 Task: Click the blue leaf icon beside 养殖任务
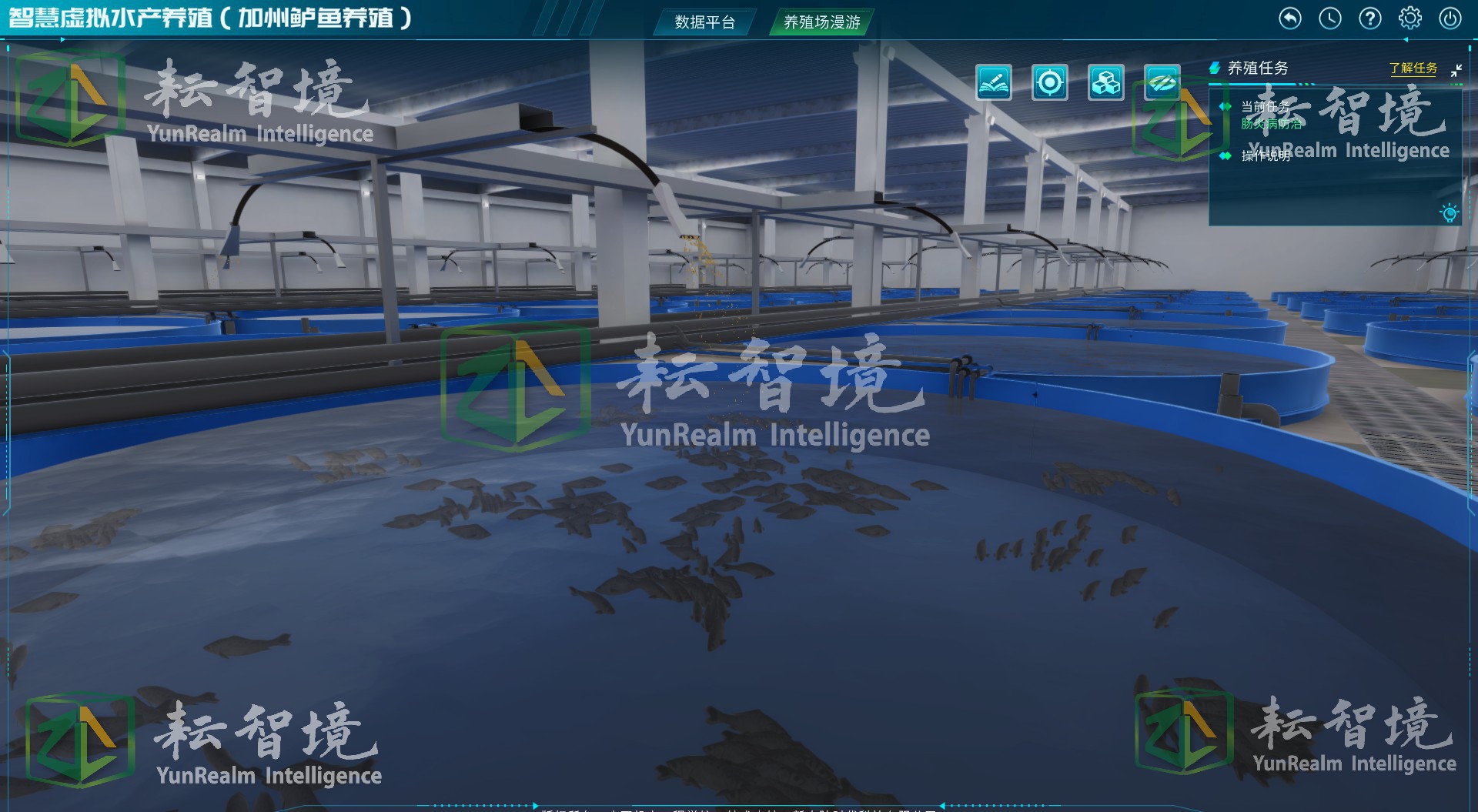click(1215, 69)
